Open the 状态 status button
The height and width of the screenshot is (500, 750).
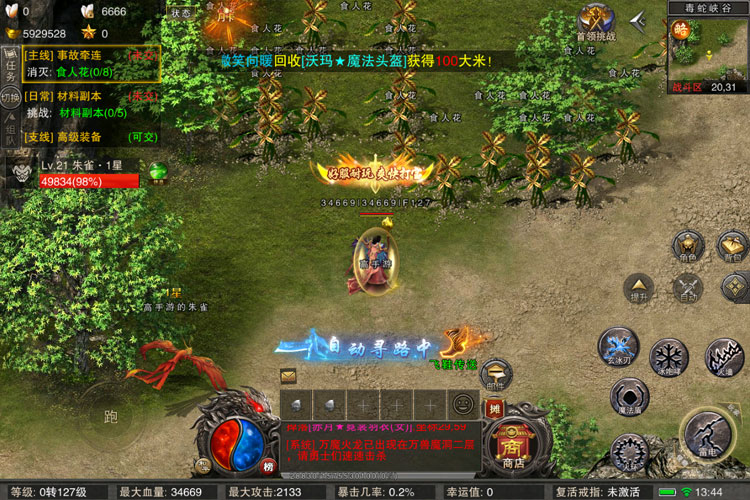tap(181, 13)
